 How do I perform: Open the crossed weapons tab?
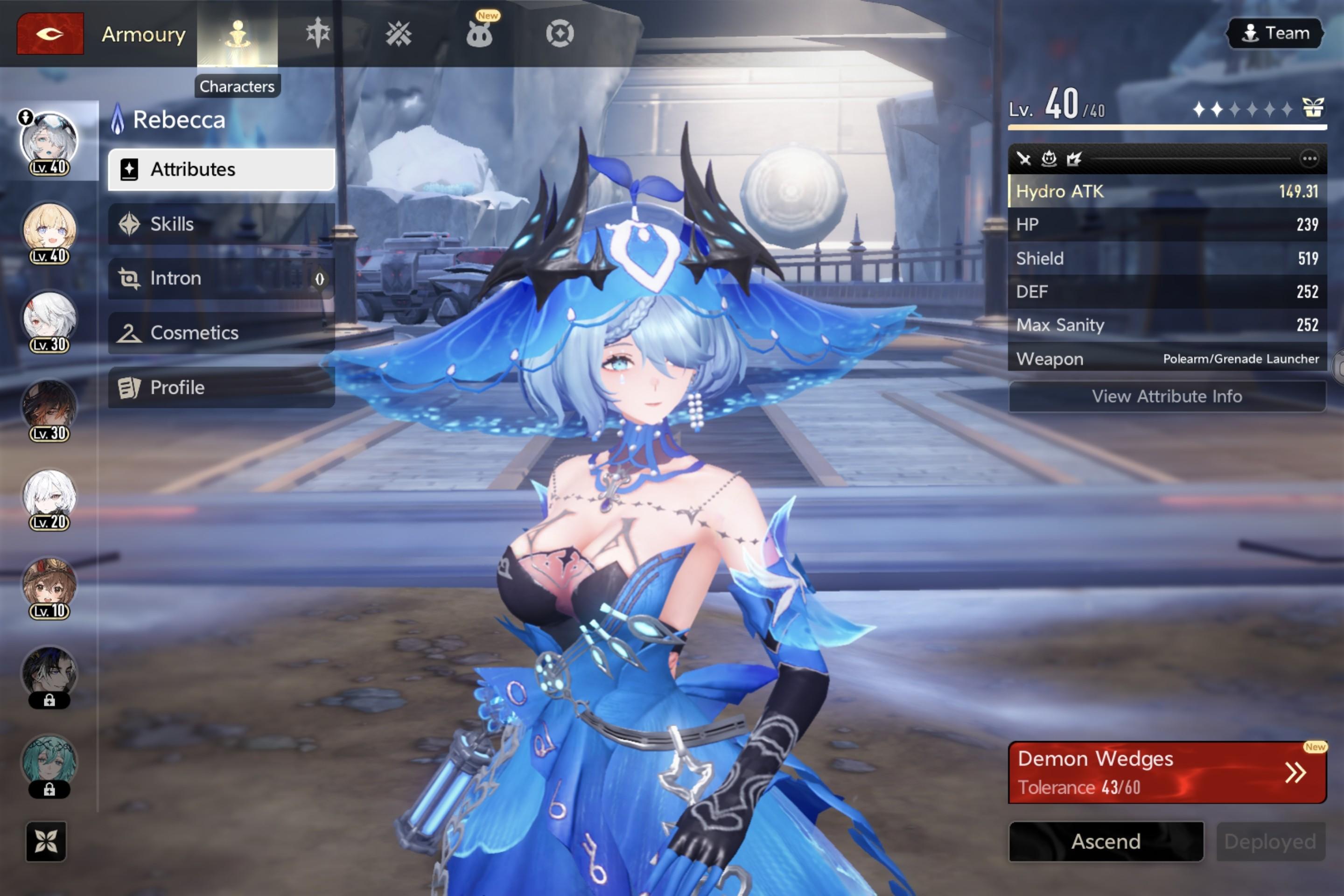pyautogui.click(x=398, y=34)
